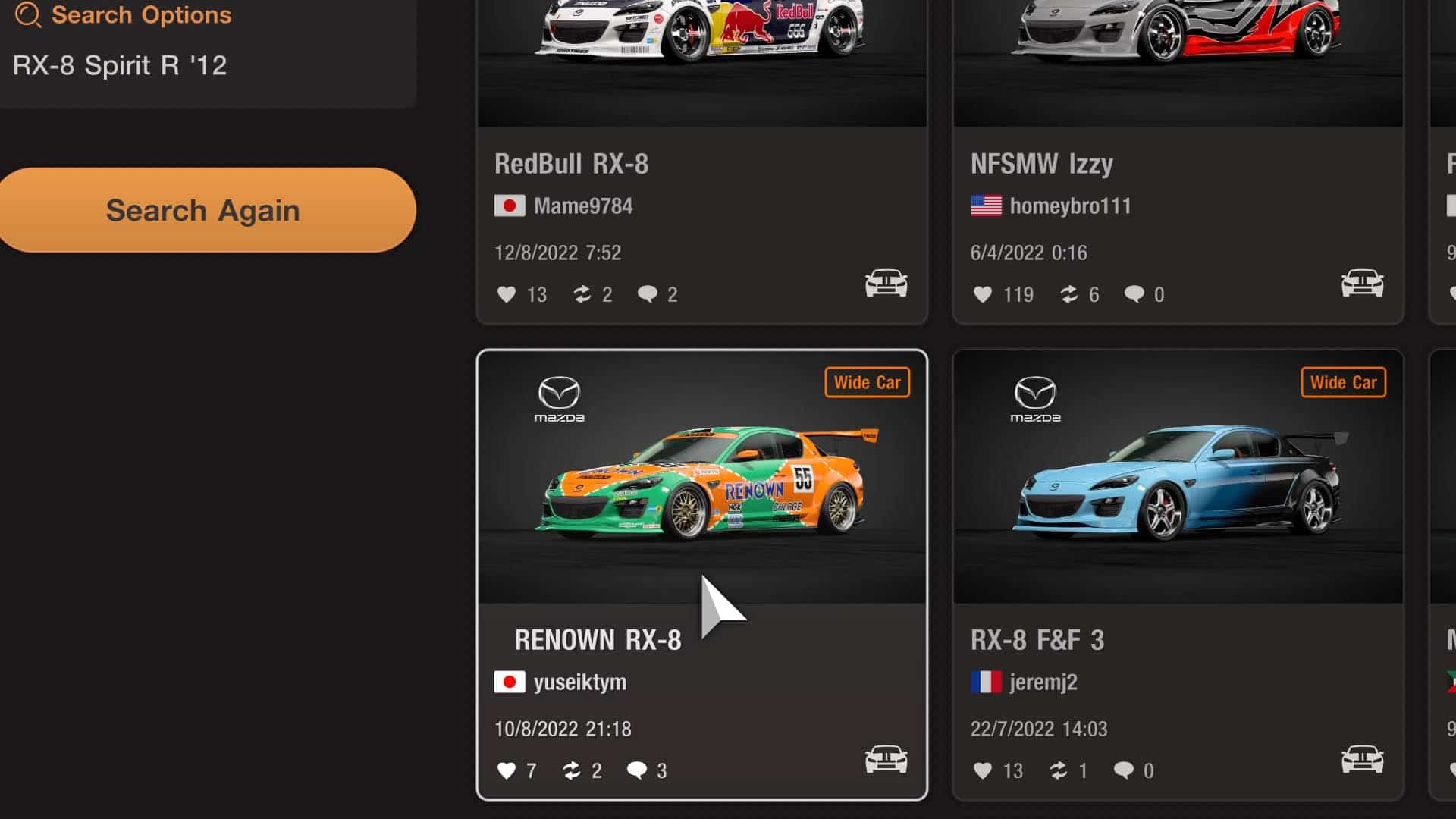Image resolution: width=1456 pixels, height=819 pixels.
Task: Open creator profile jeremj2
Action: pos(1043,682)
